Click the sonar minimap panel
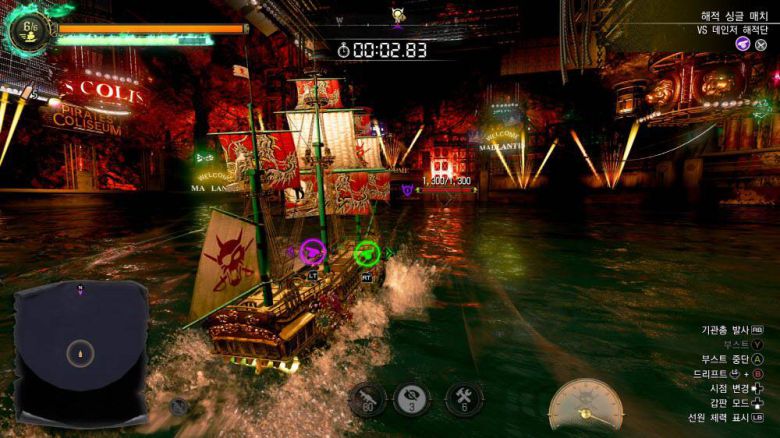Image resolution: width=780 pixels, height=438 pixels. click(80, 351)
